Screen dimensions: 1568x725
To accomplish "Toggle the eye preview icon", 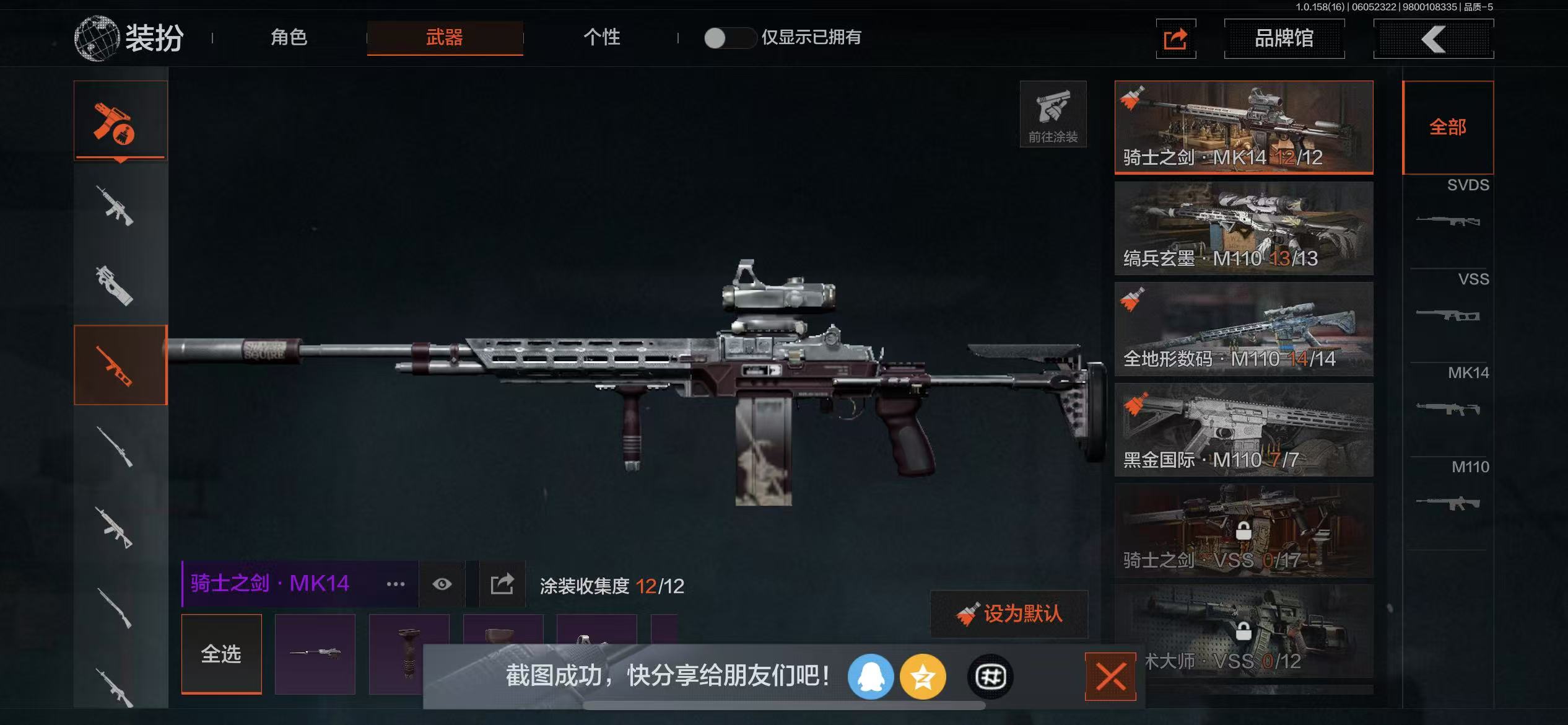I will coord(442,584).
